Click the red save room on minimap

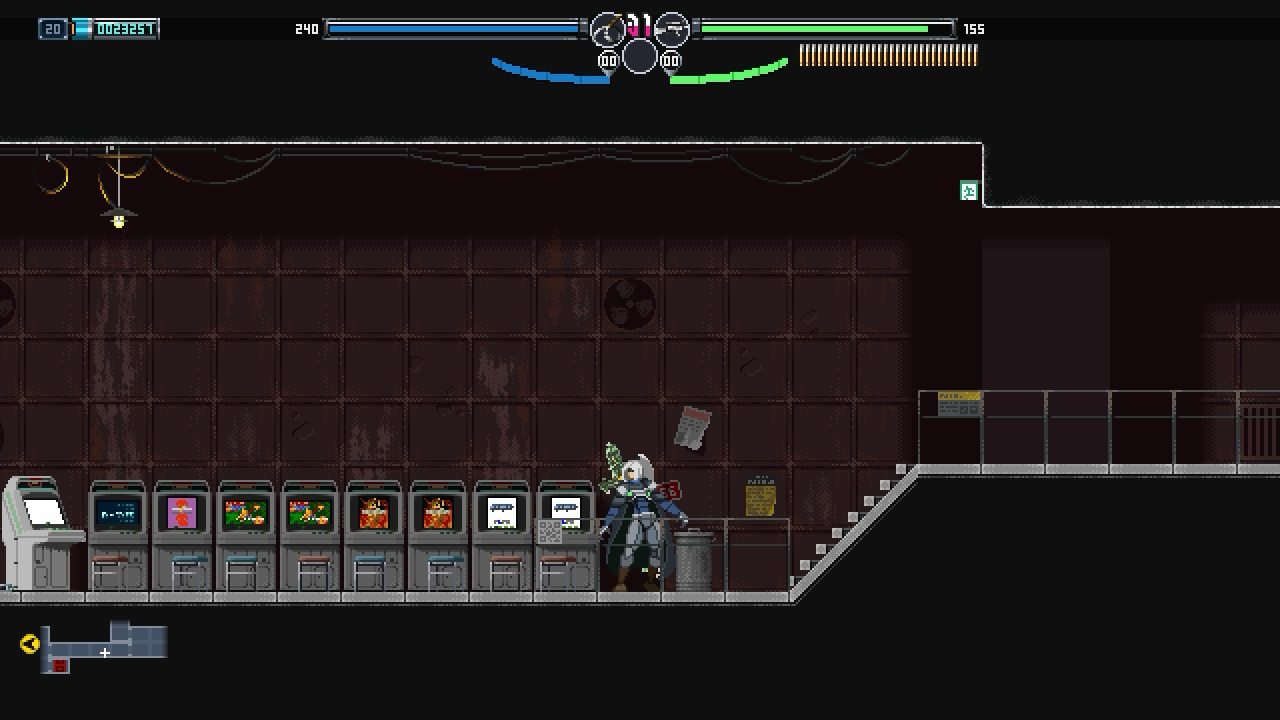click(x=60, y=666)
